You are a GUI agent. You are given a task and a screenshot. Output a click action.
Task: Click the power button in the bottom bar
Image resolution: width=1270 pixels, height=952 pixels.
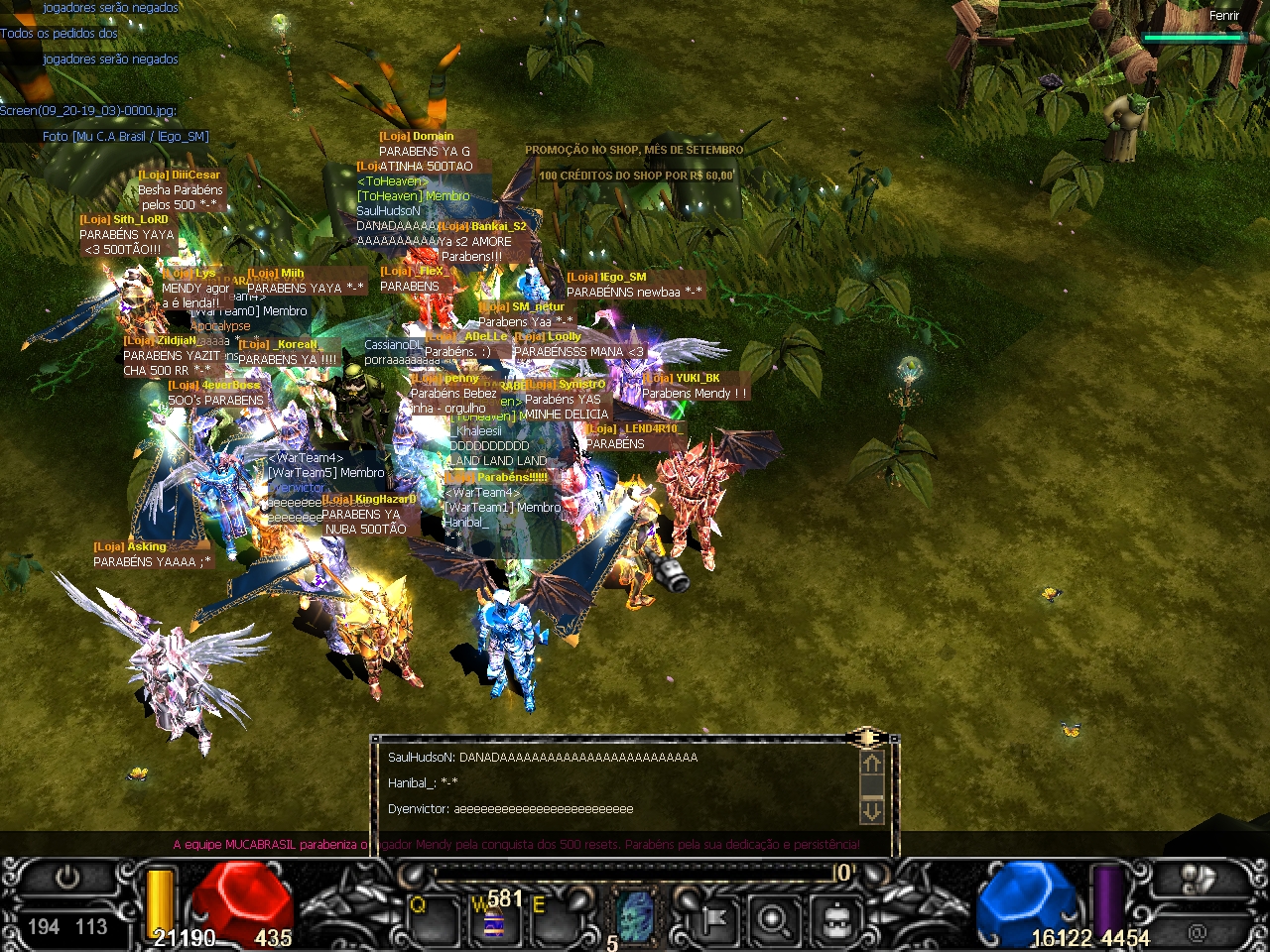click(x=67, y=878)
